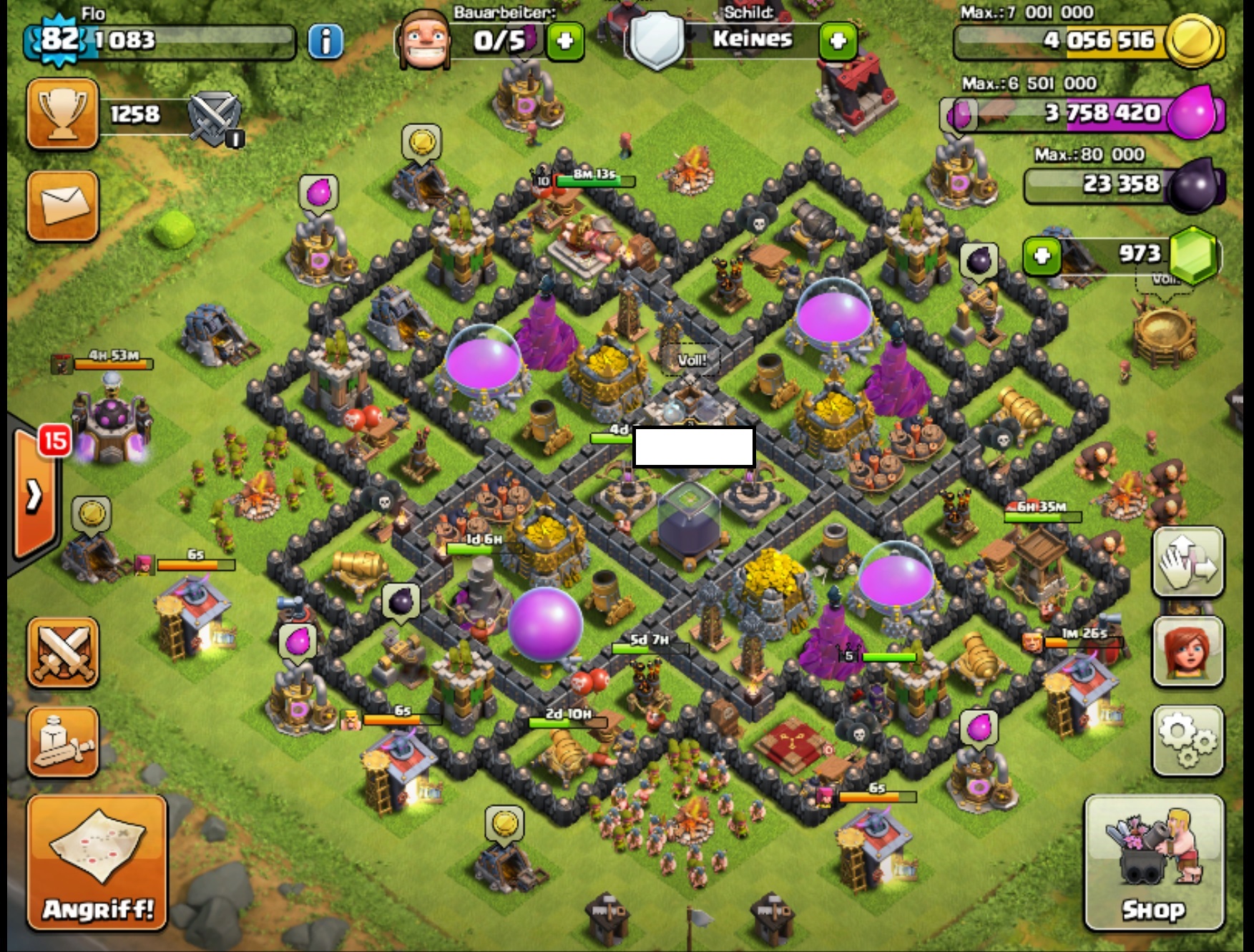Viewport: 1254px width, 952px height.
Task: Open the mail inbox envelope
Action: (62, 206)
